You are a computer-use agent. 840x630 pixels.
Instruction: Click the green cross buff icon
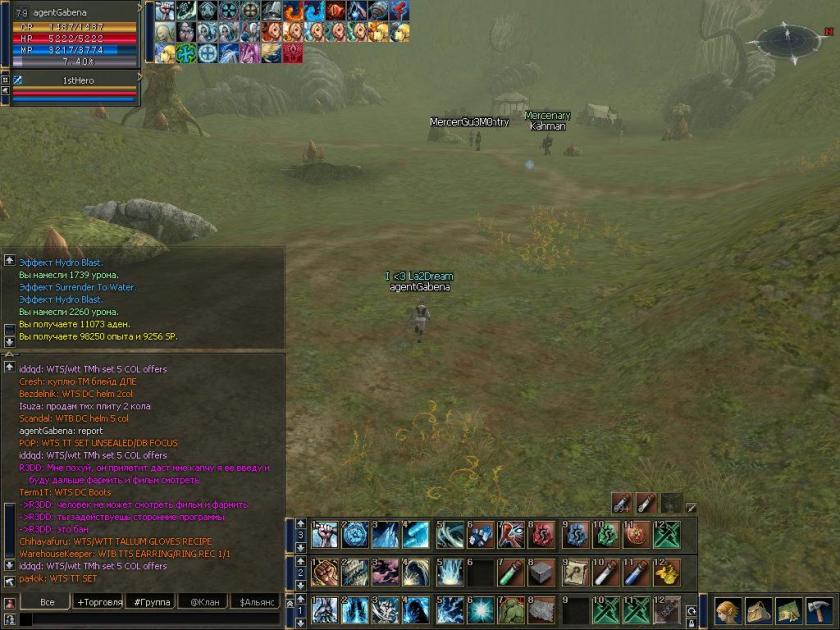[x=186, y=52]
